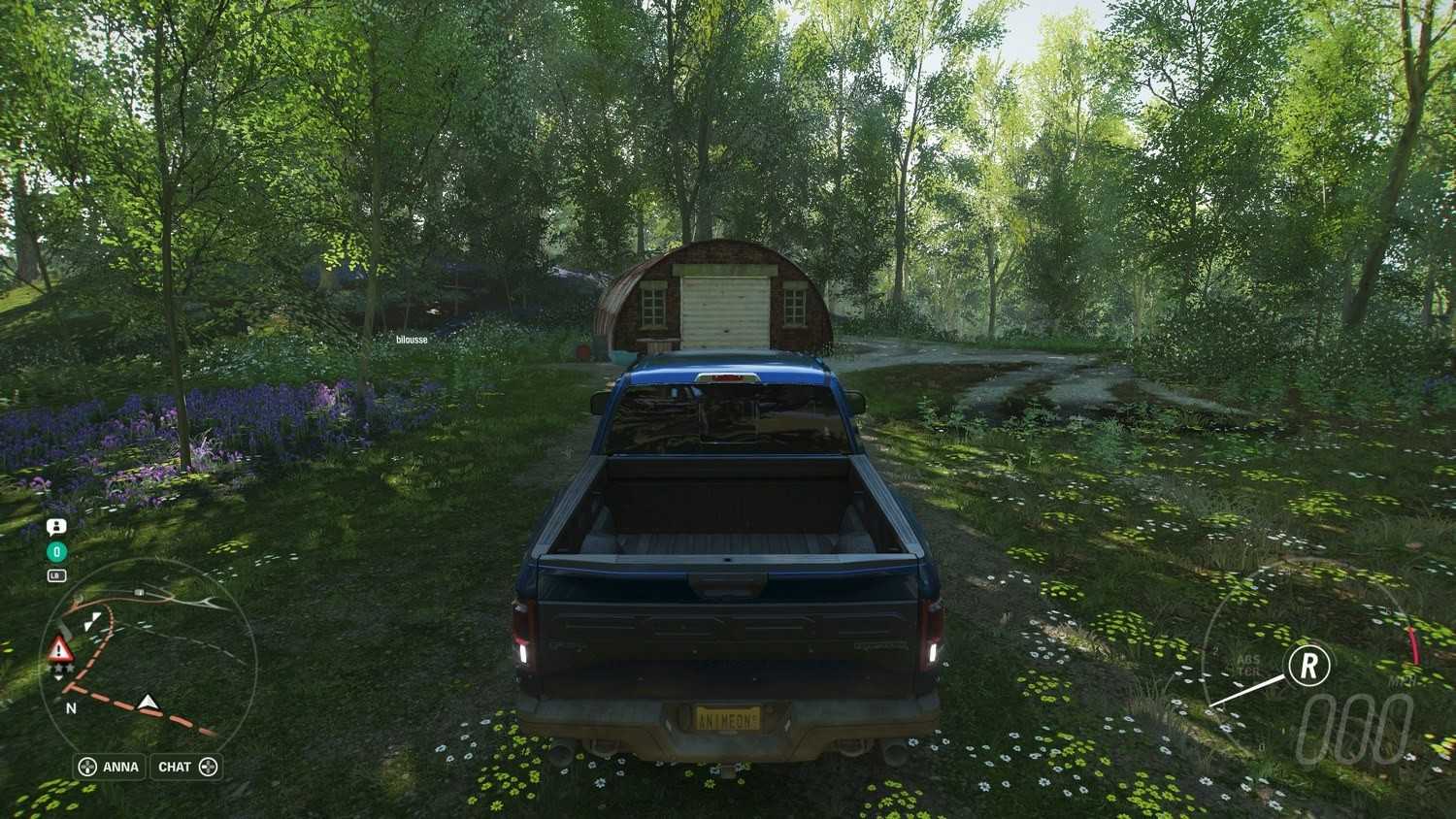Screen dimensions: 1456x819
Task: Click the speech bubble player icon
Action: [56, 527]
